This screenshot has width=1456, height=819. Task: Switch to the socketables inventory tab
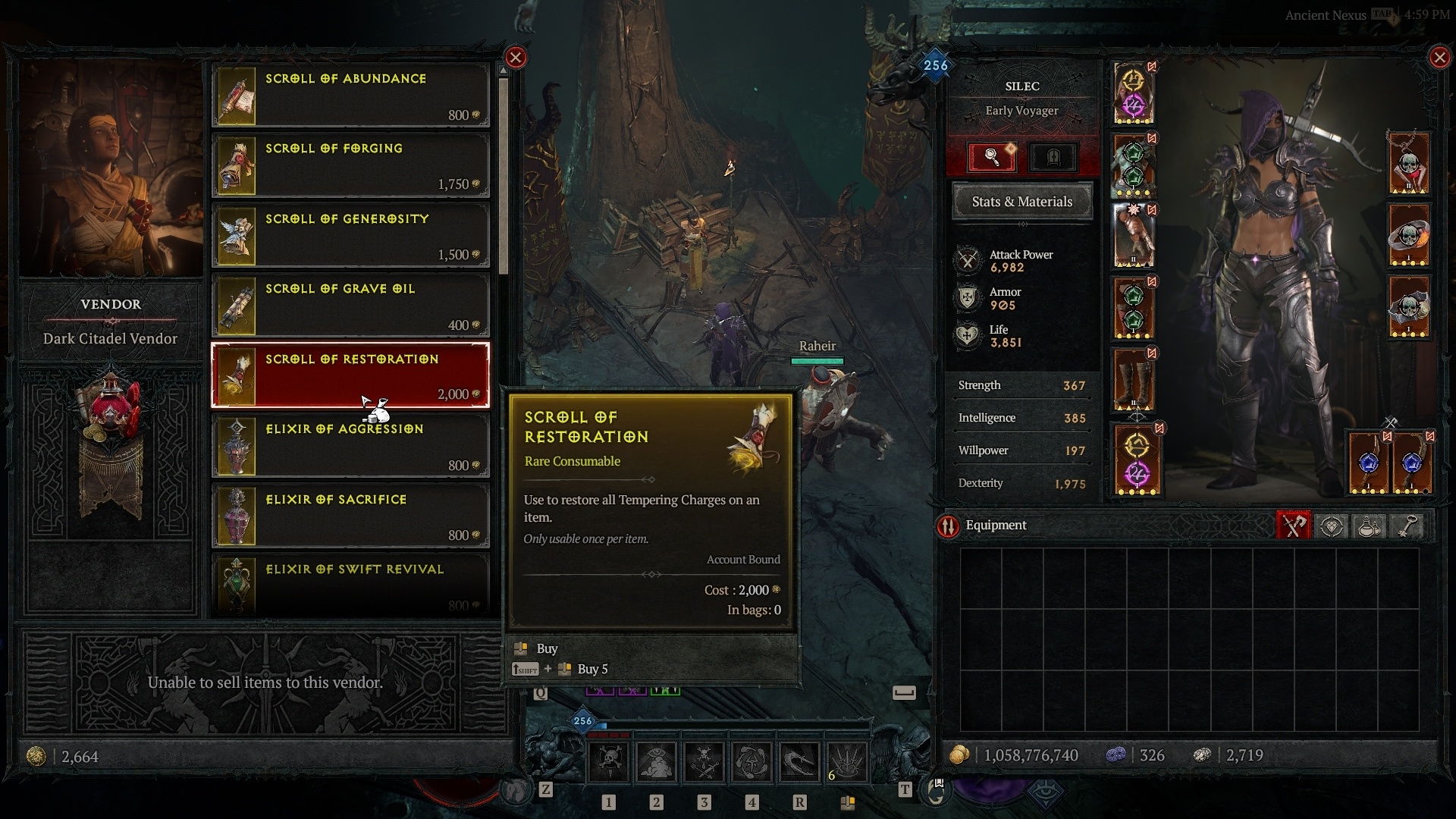coord(1332,526)
